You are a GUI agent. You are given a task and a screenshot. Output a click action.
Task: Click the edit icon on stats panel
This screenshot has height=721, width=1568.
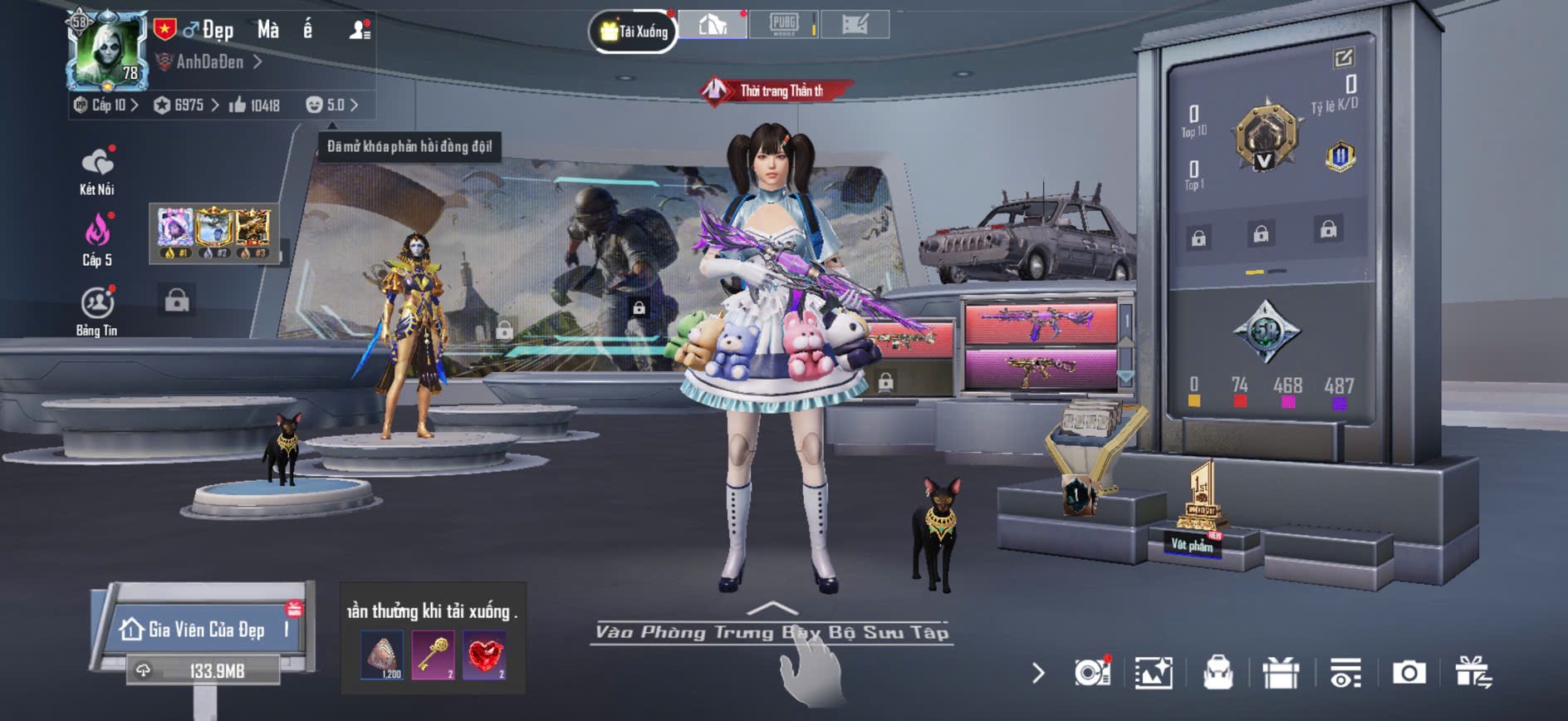click(1343, 57)
